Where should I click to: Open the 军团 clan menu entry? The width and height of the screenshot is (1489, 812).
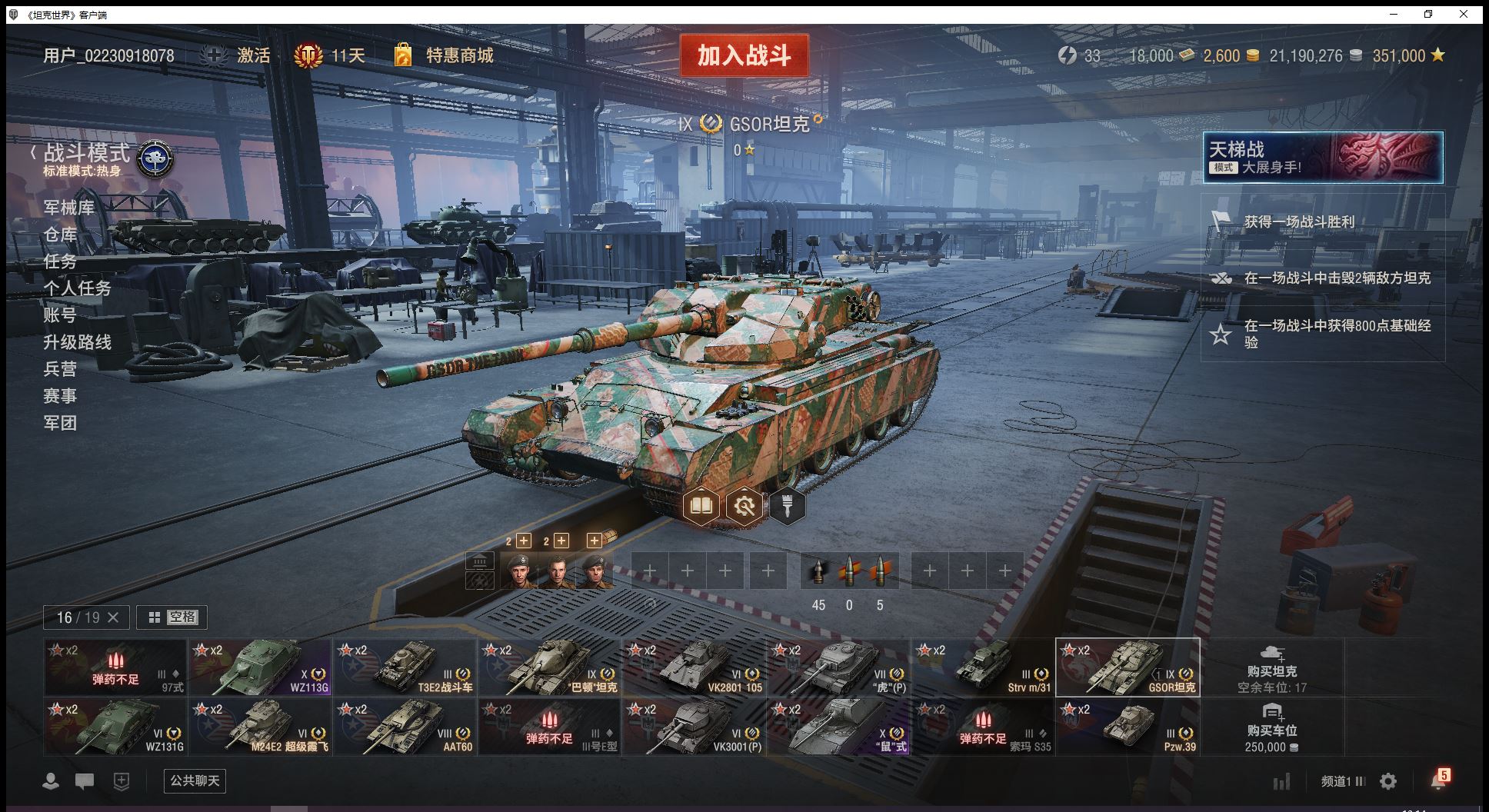(60, 423)
